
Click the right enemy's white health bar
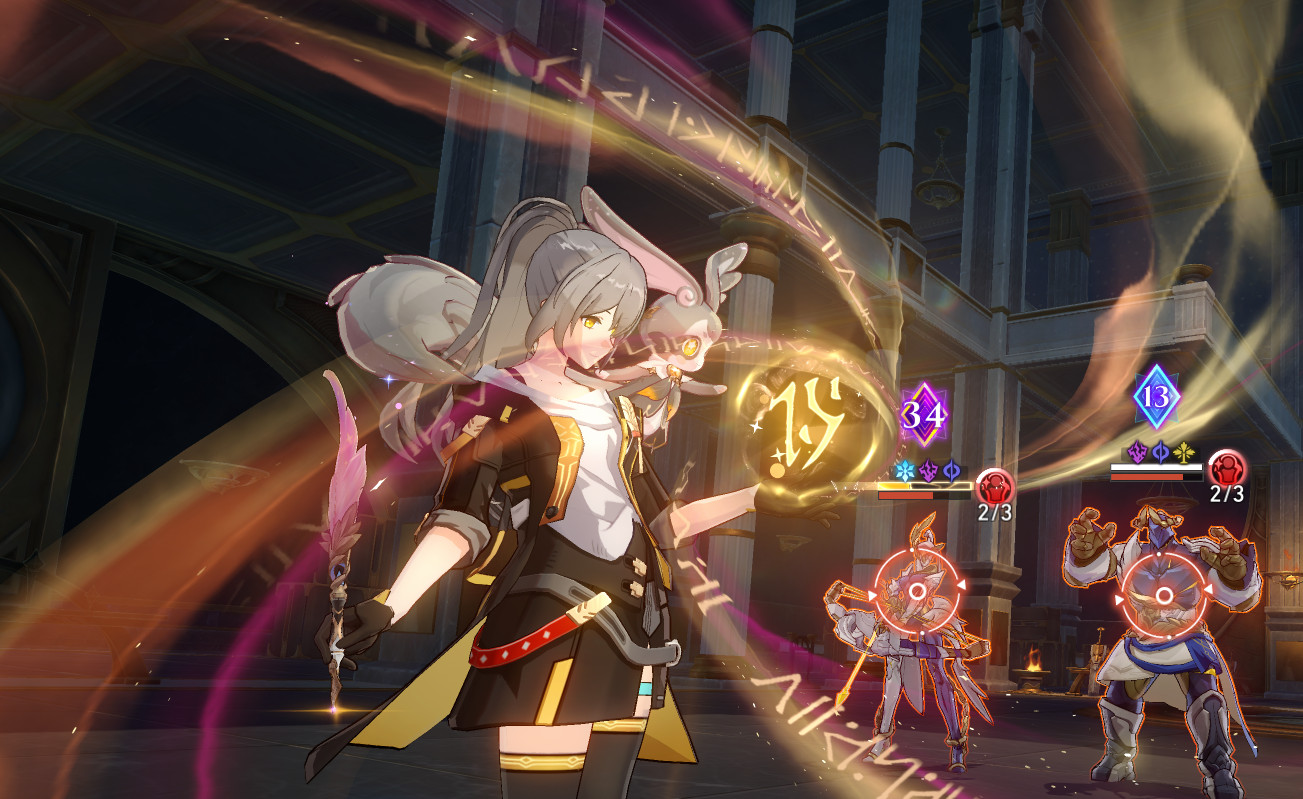(x=1156, y=467)
